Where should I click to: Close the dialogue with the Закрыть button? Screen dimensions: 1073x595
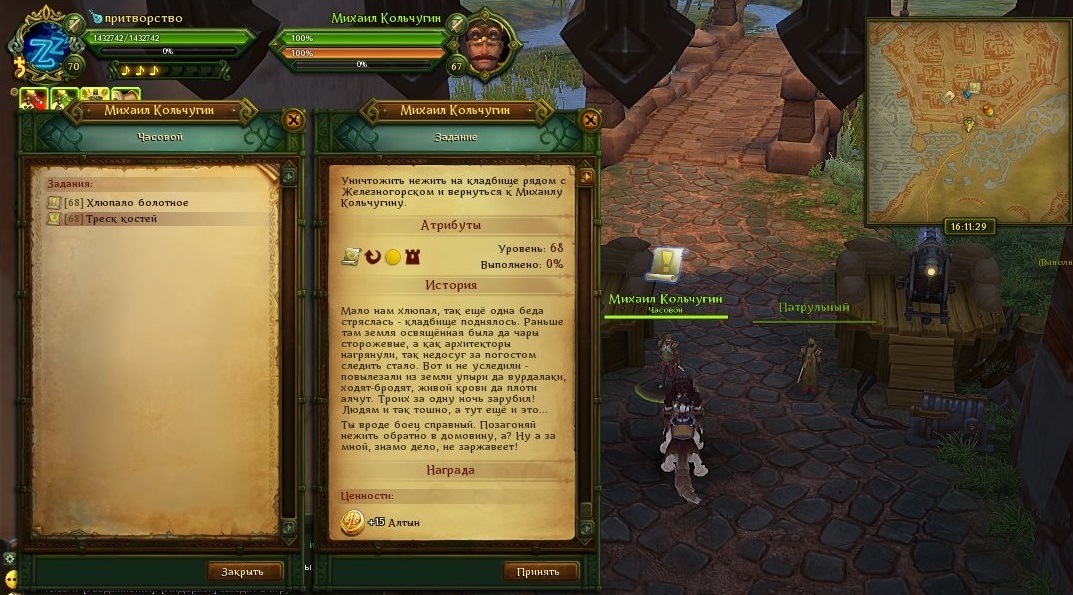point(244,572)
